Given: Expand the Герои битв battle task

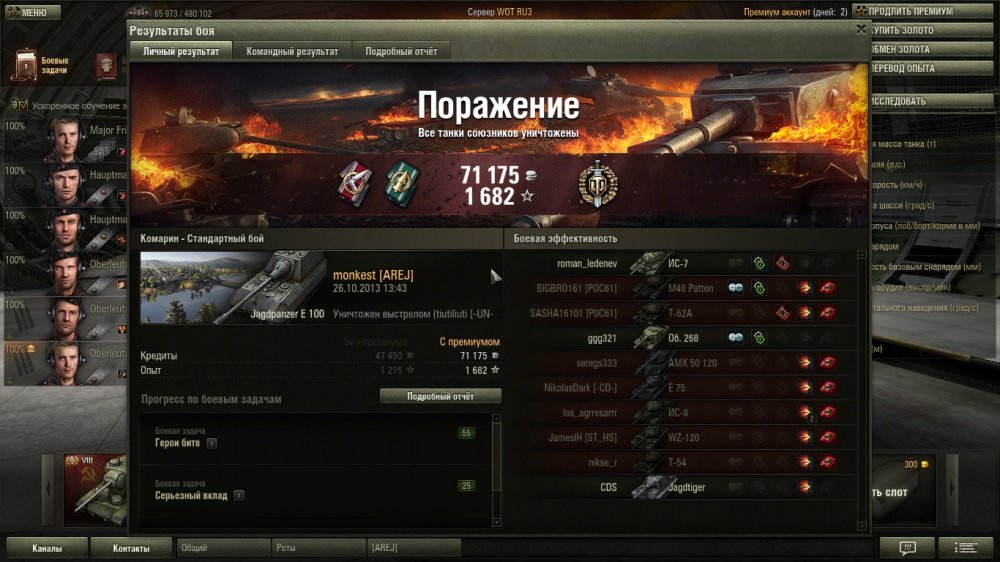Looking at the screenshot, I should click(x=212, y=443).
